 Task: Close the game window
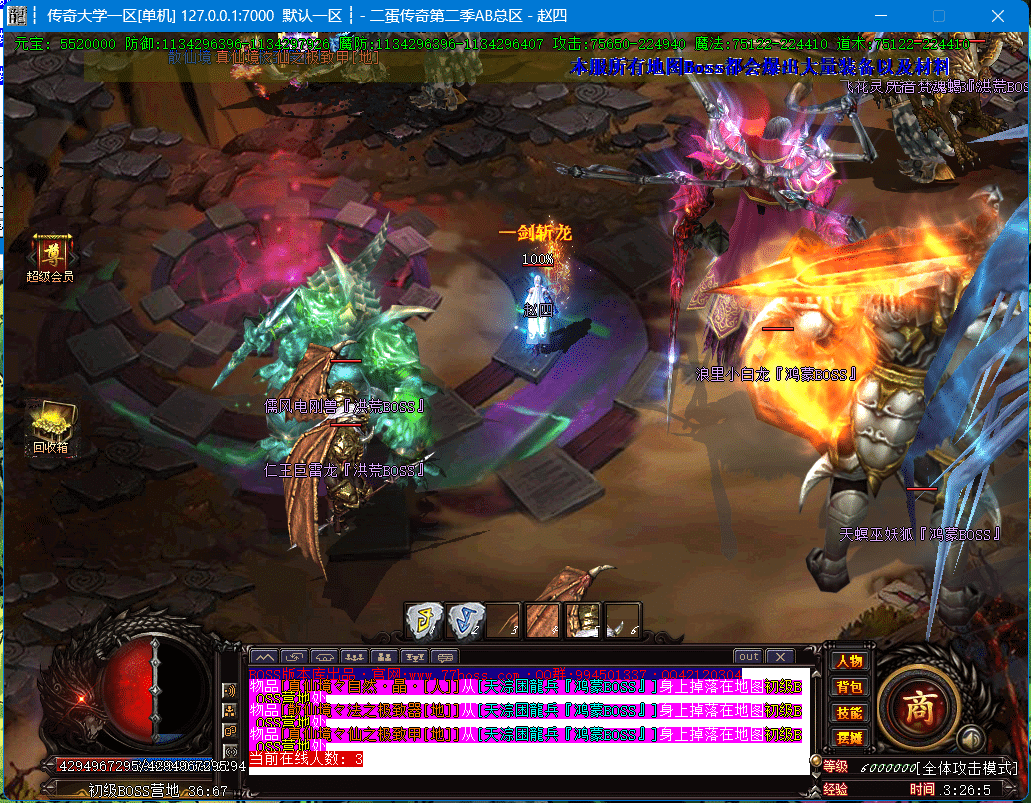tap(998, 16)
